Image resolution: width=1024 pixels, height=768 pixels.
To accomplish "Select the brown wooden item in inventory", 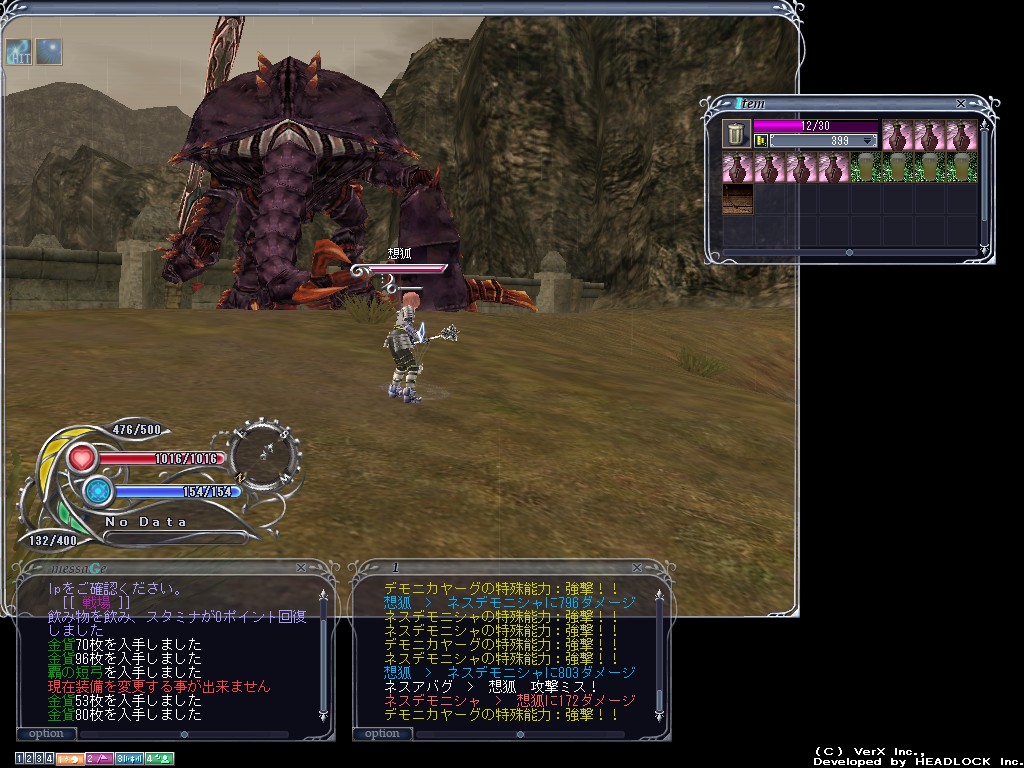I will click(x=738, y=199).
